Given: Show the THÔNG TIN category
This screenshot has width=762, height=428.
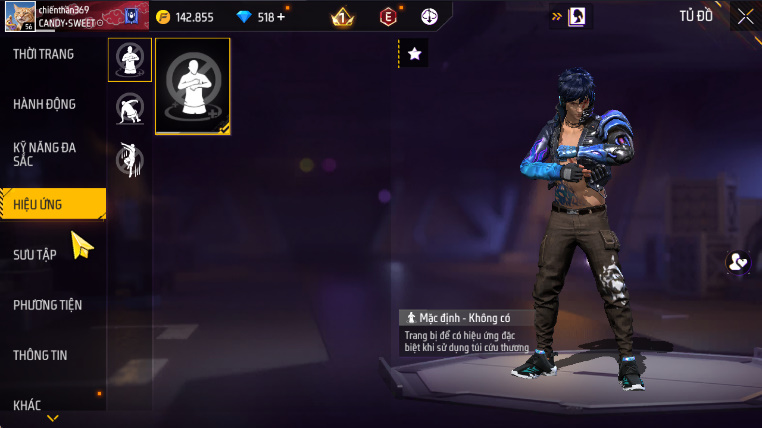Looking at the screenshot, I should click(x=41, y=355).
